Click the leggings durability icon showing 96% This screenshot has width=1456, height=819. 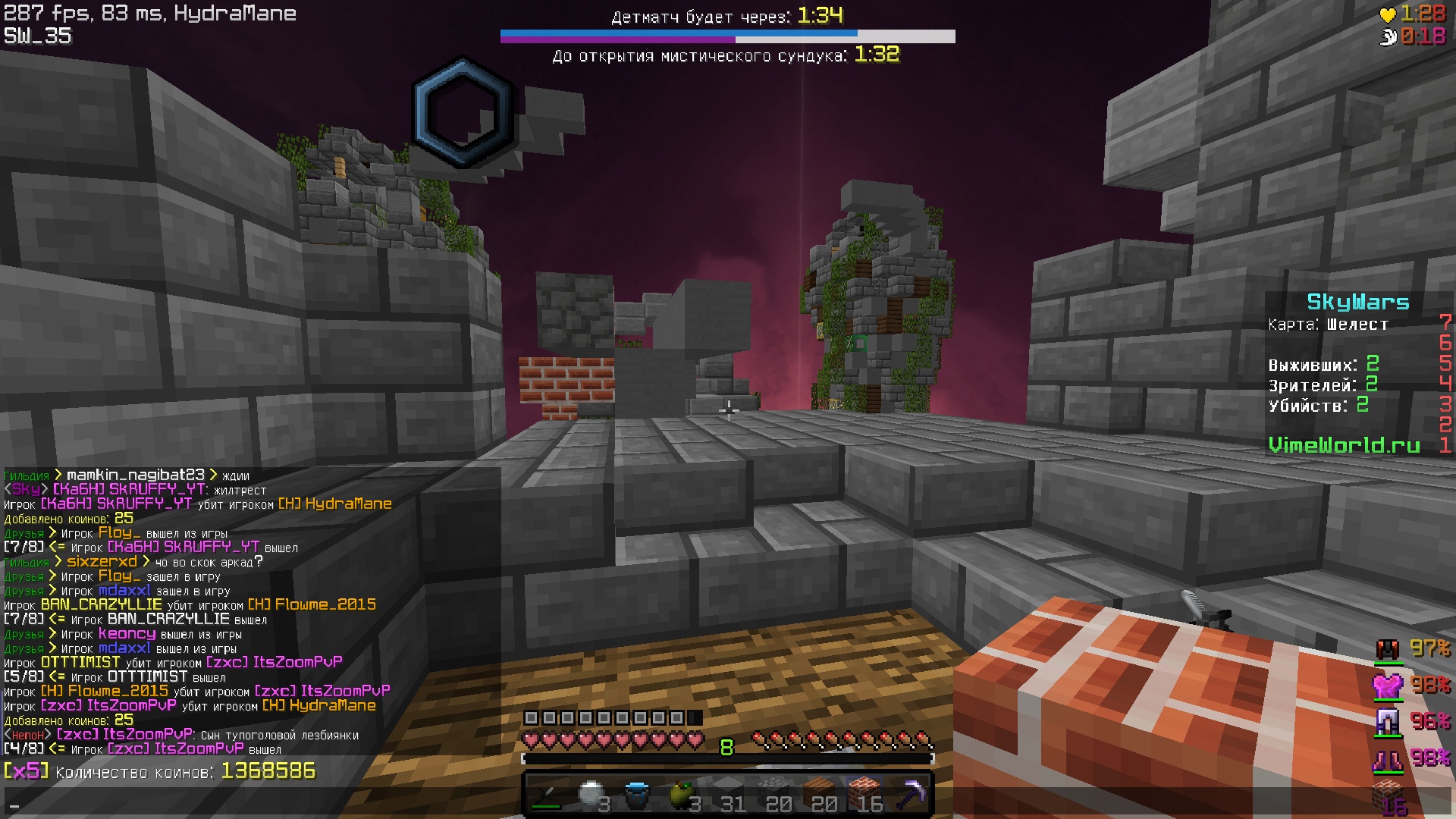pos(1390,723)
